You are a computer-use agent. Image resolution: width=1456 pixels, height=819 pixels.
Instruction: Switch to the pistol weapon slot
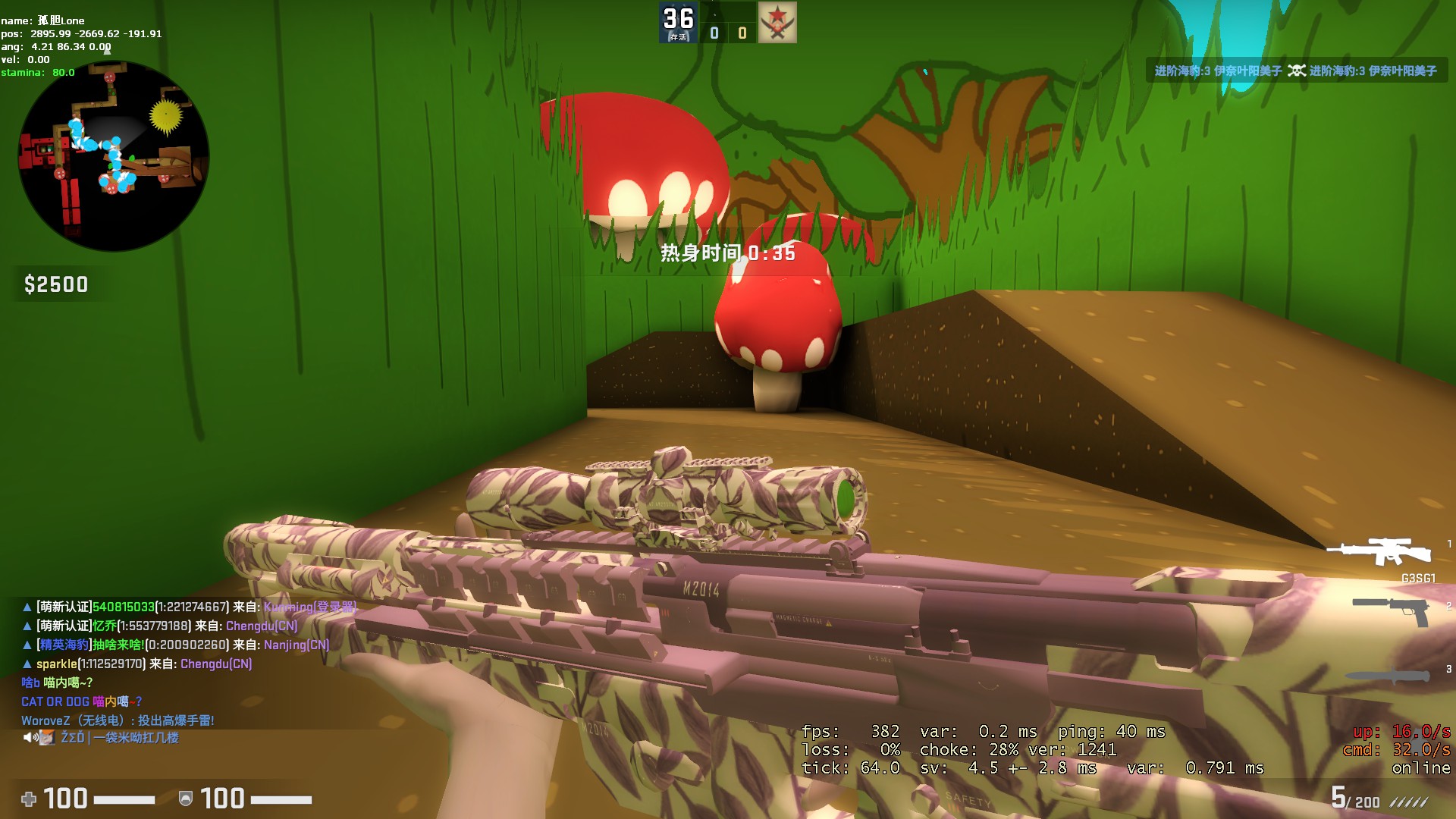[1392, 610]
